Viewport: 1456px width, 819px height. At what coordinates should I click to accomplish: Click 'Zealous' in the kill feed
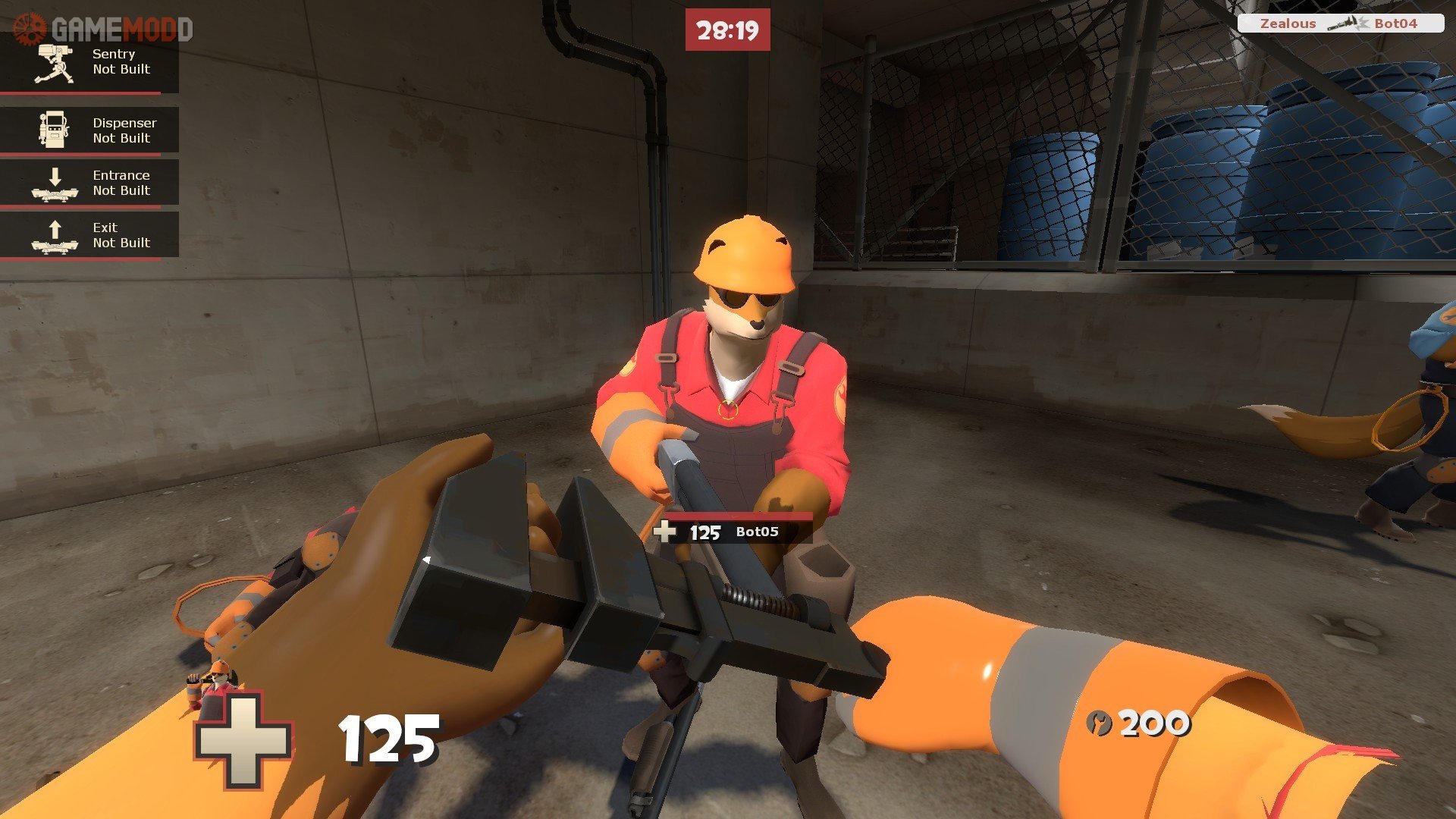tap(1289, 23)
